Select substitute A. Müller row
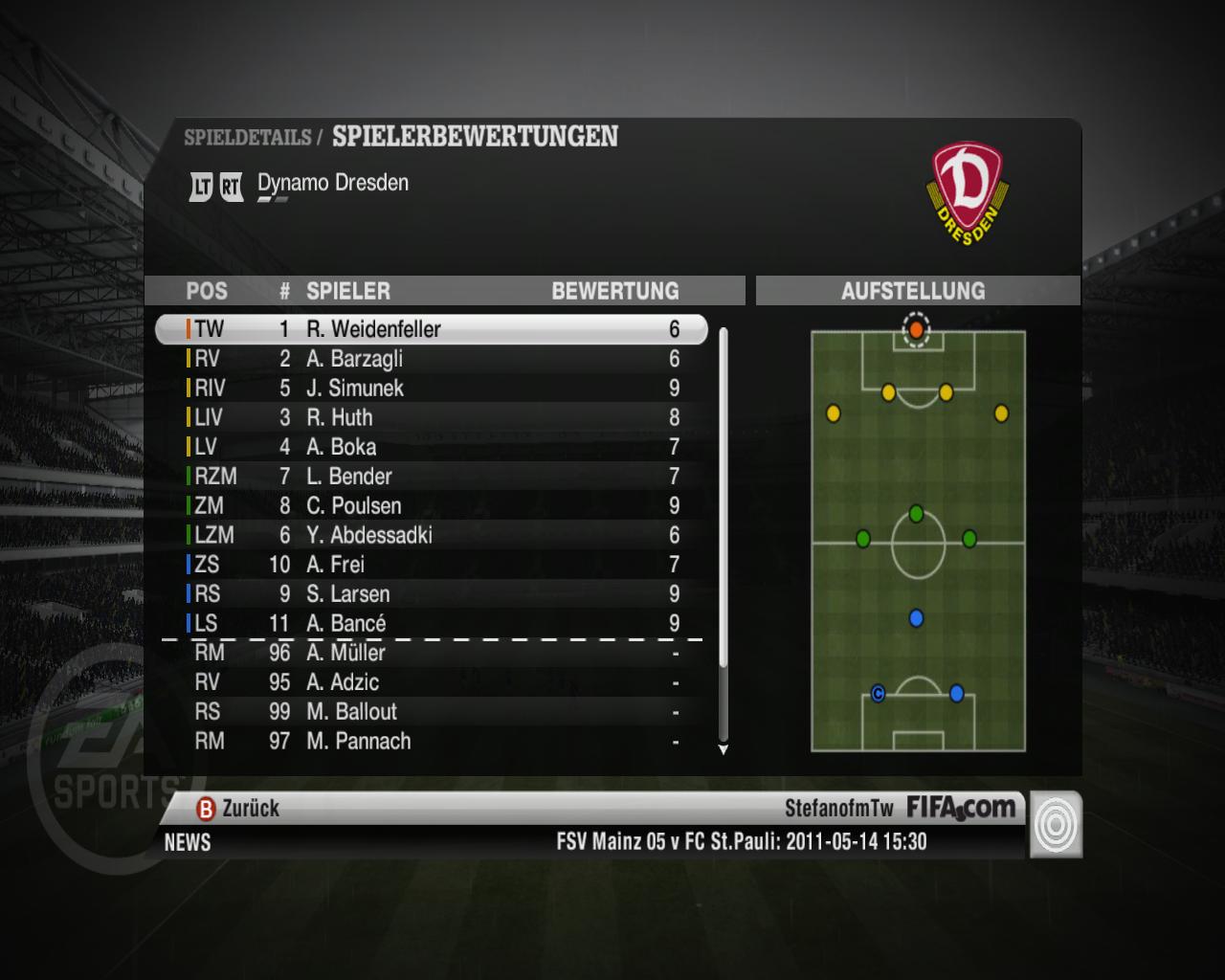 431,653
